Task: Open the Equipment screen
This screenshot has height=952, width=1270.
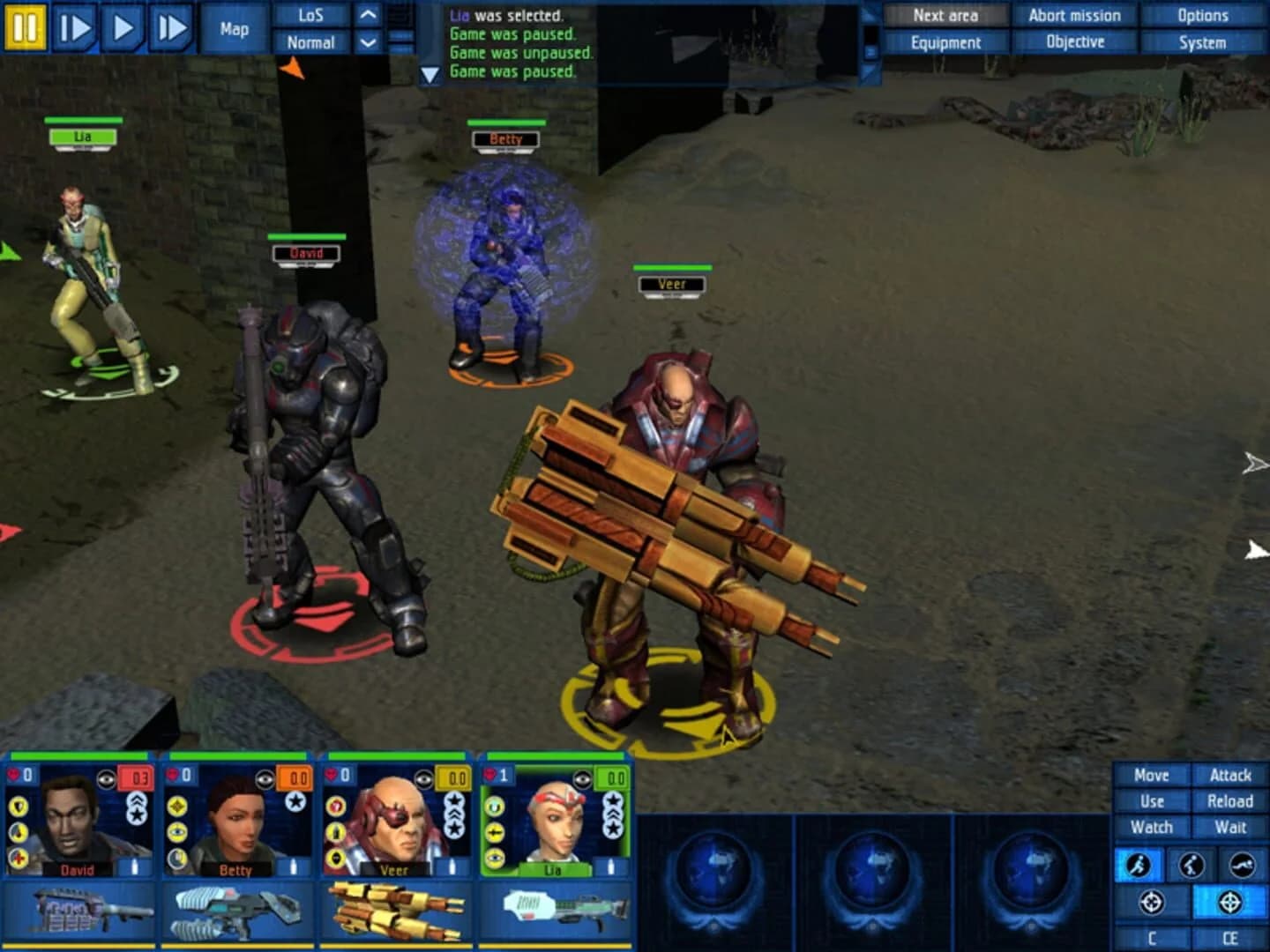Action: pyautogui.click(x=945, y=41)
